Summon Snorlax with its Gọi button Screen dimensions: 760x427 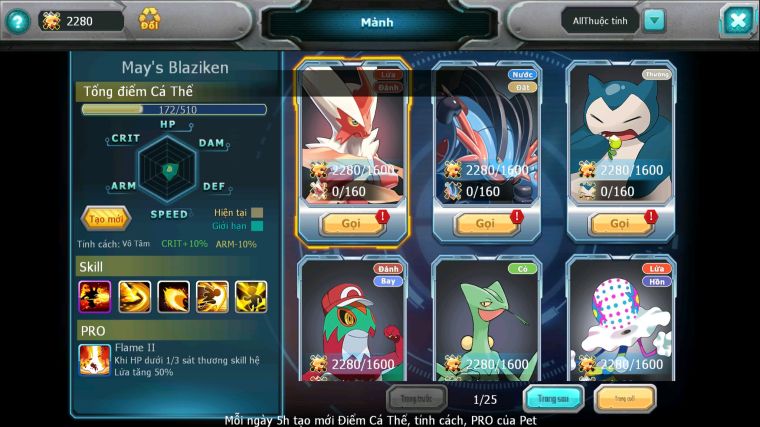[x=620, y=223]
